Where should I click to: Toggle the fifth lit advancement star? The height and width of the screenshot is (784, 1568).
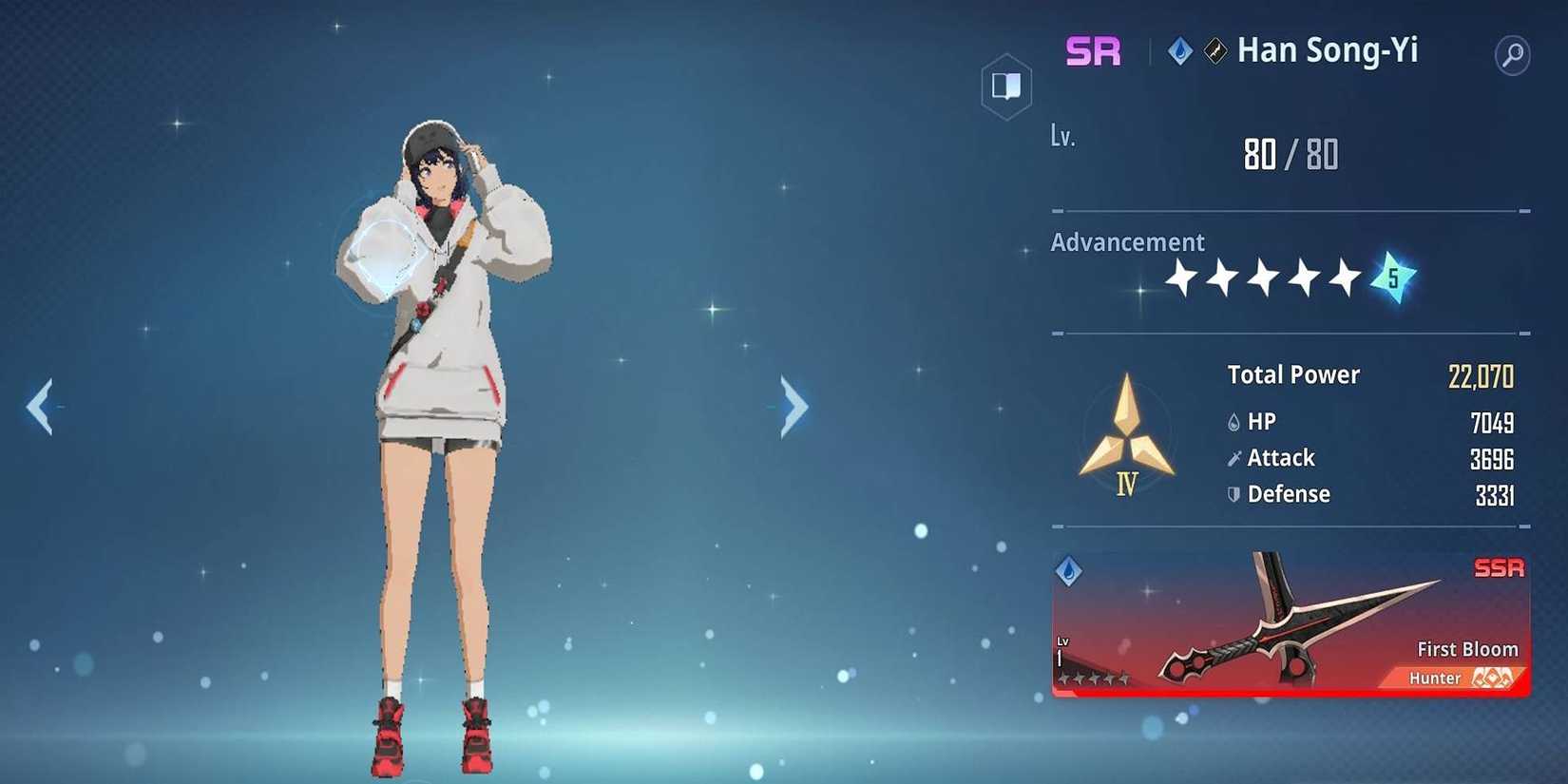coord(1345,276)
